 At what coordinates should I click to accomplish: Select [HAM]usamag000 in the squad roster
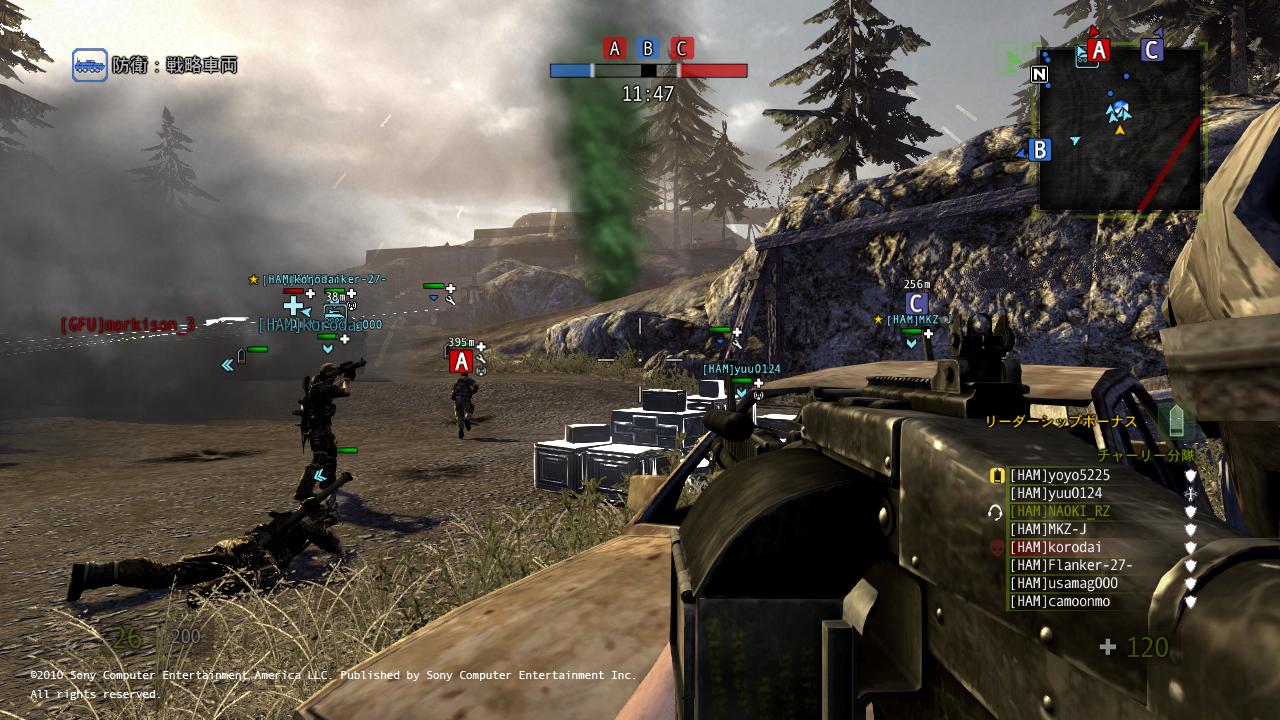pos(1063,584)
